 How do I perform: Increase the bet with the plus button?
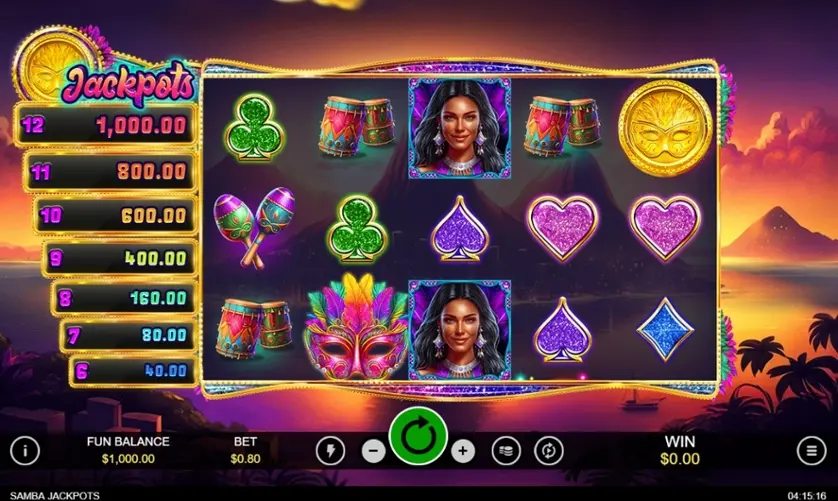pyautogui.click(x=462, y=450)
